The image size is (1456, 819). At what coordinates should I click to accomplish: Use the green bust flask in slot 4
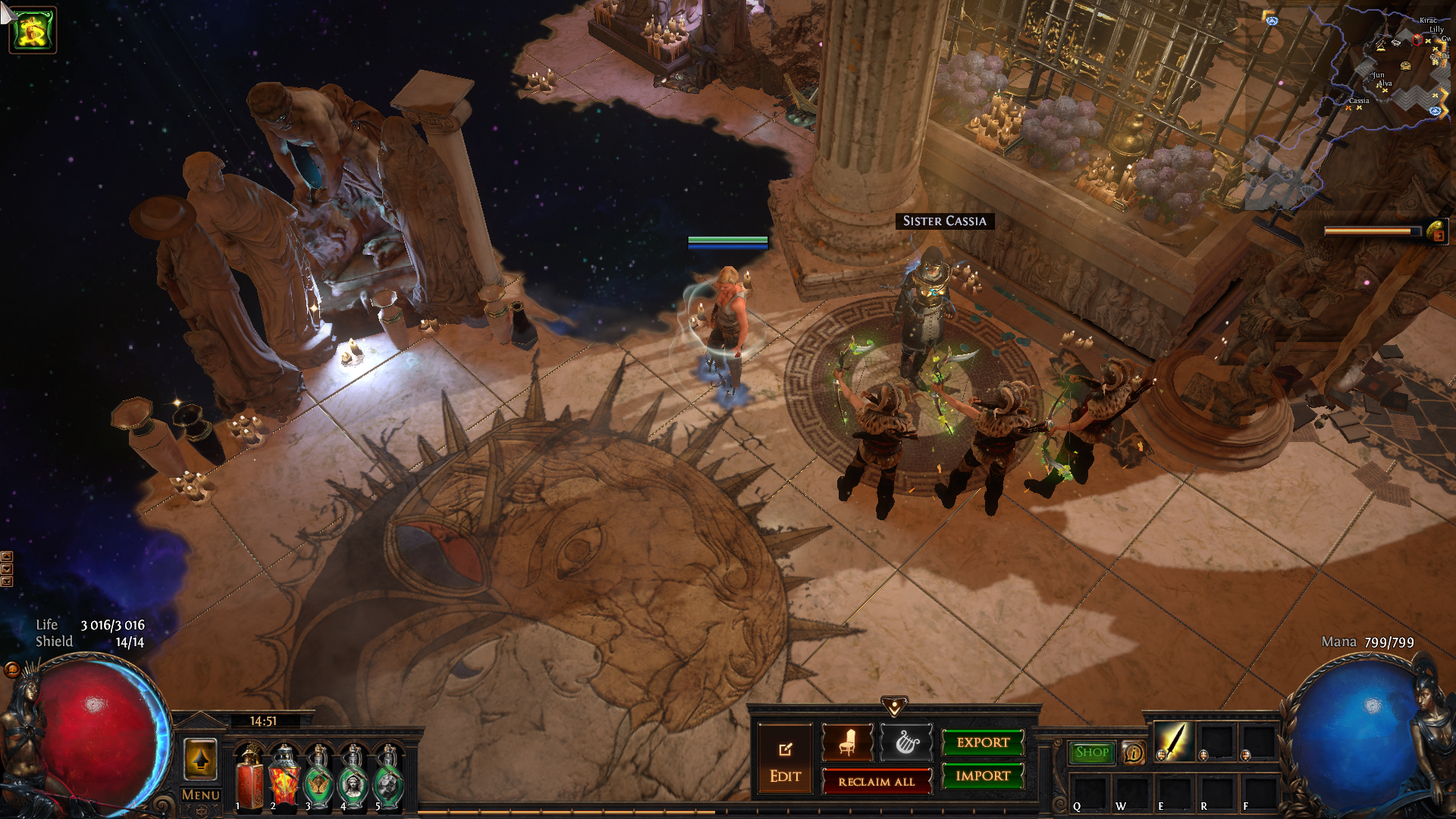click(353, 776)
